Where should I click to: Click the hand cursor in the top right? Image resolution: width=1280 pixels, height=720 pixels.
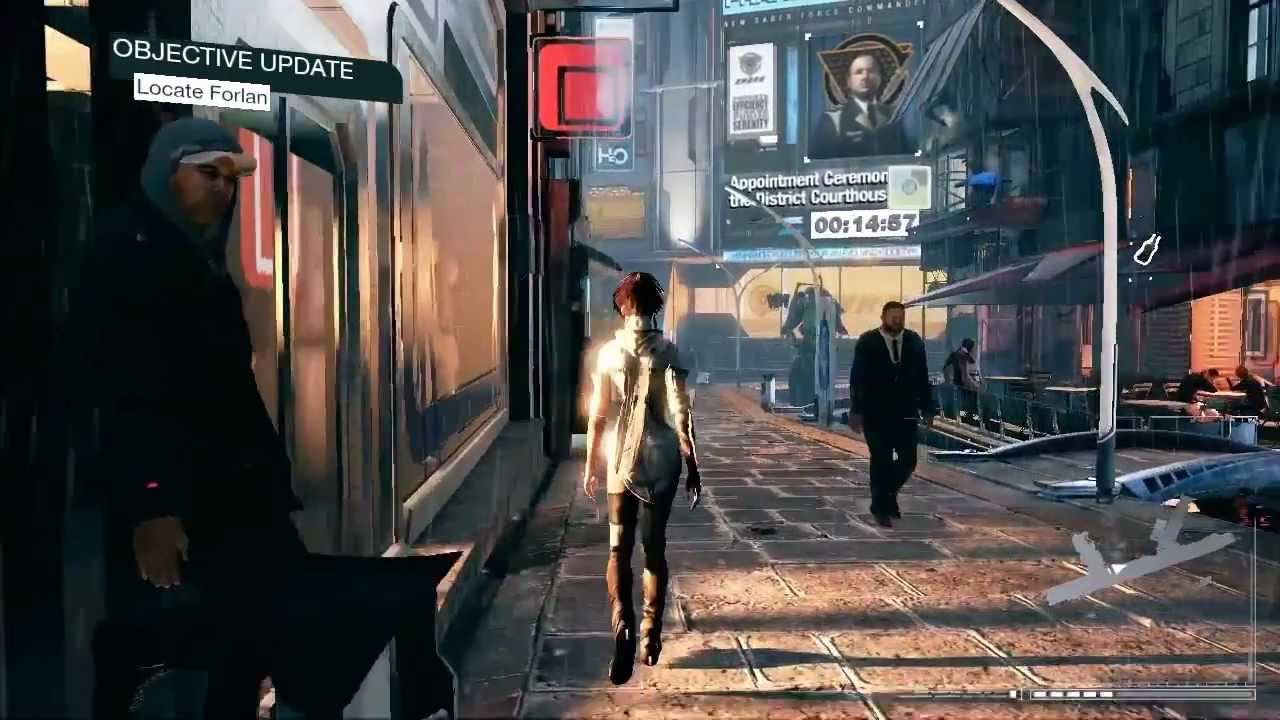coord(1147,248)
